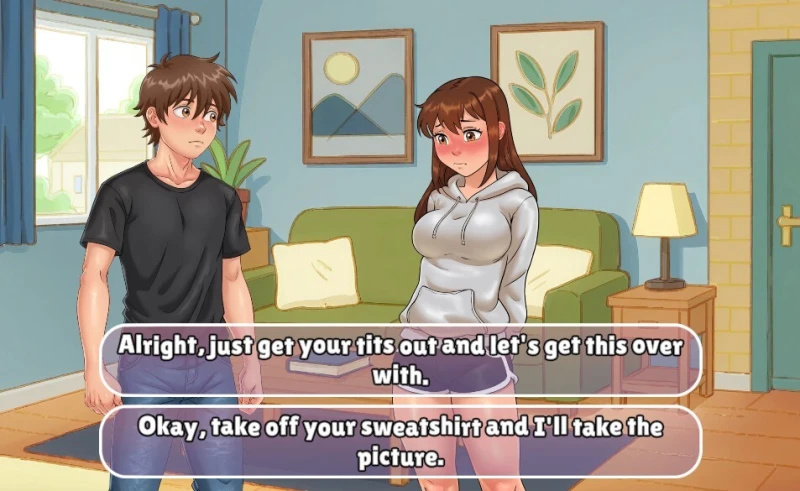Image resolution: width=800 pixels, height=491 pixels.
Task: Select the "Okay, take off your sweatshirt" option
Action: [x=400, y=441]
